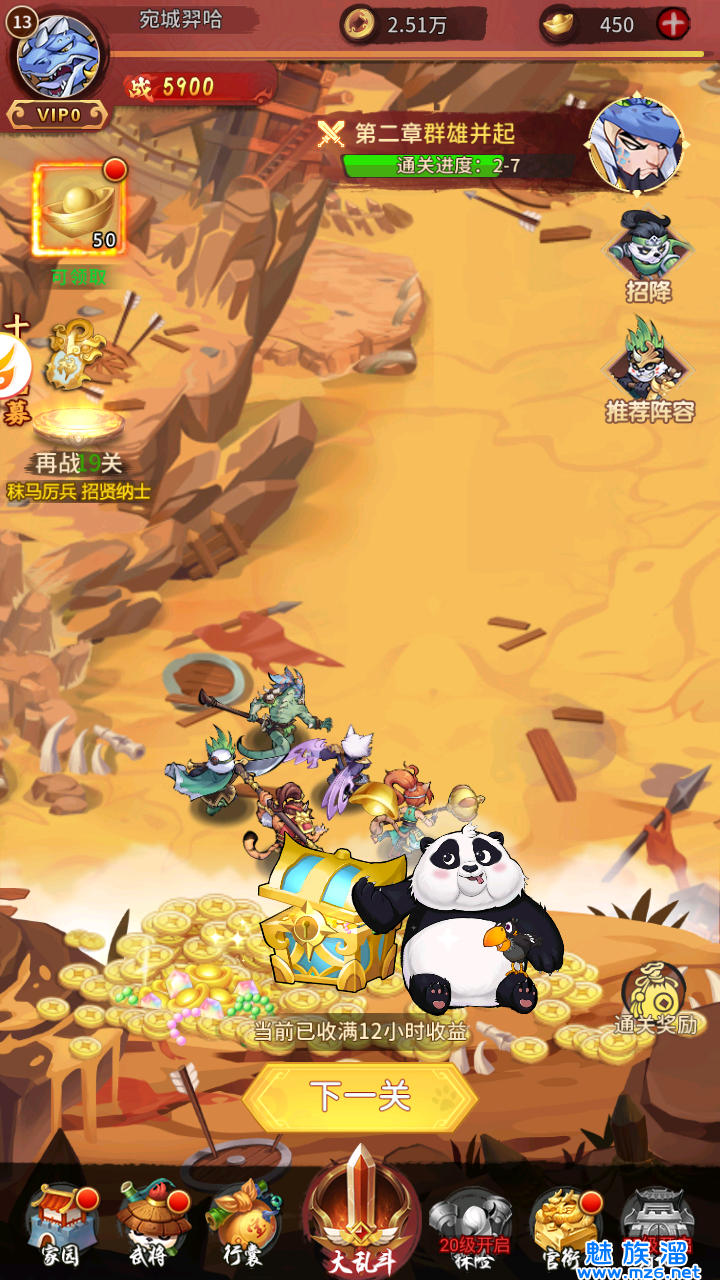
Task: Show the 推荐阵容 recommended lineup
Action: coord(649,371)
